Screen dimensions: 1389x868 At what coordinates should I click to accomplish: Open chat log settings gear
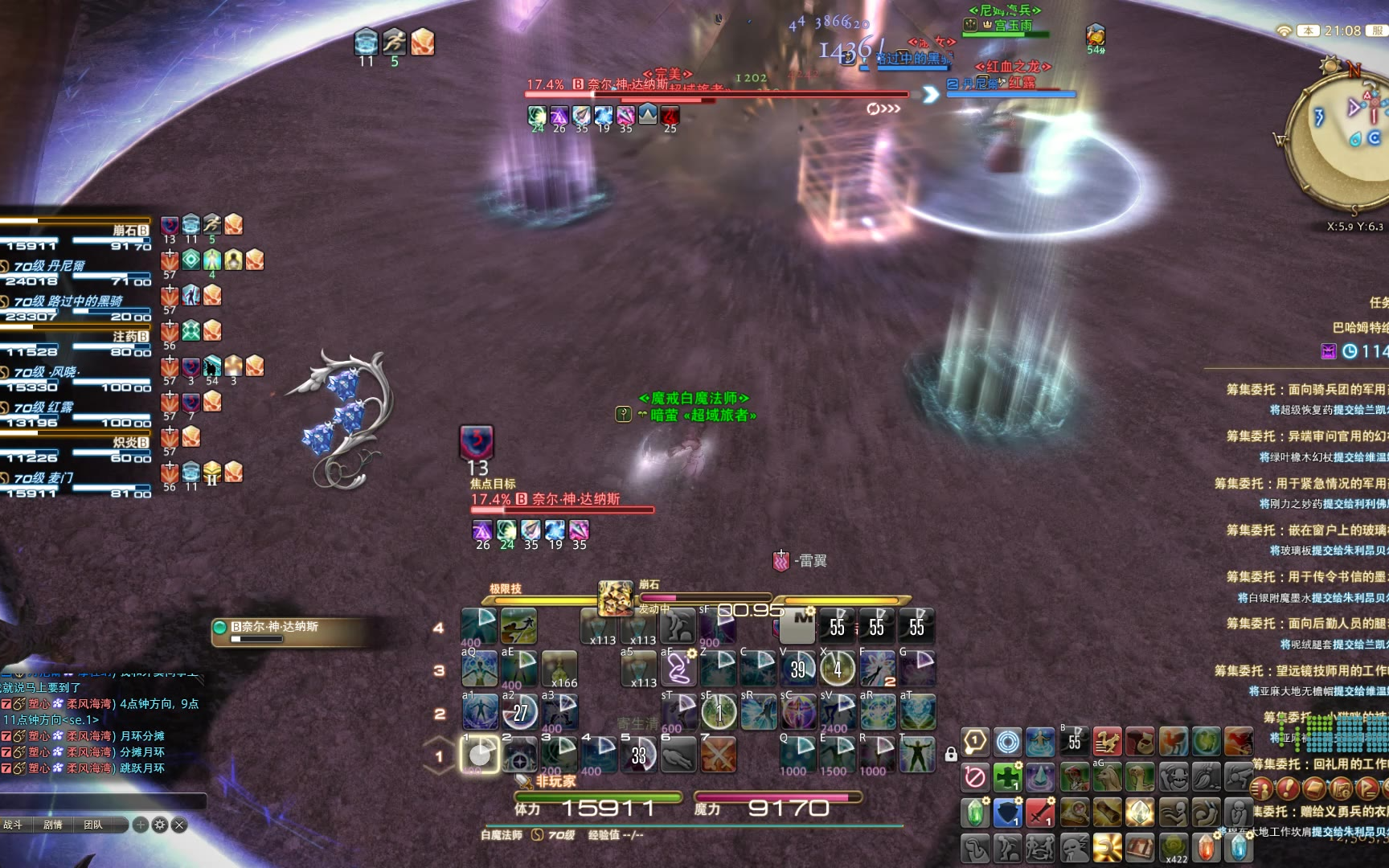point(160,825)
